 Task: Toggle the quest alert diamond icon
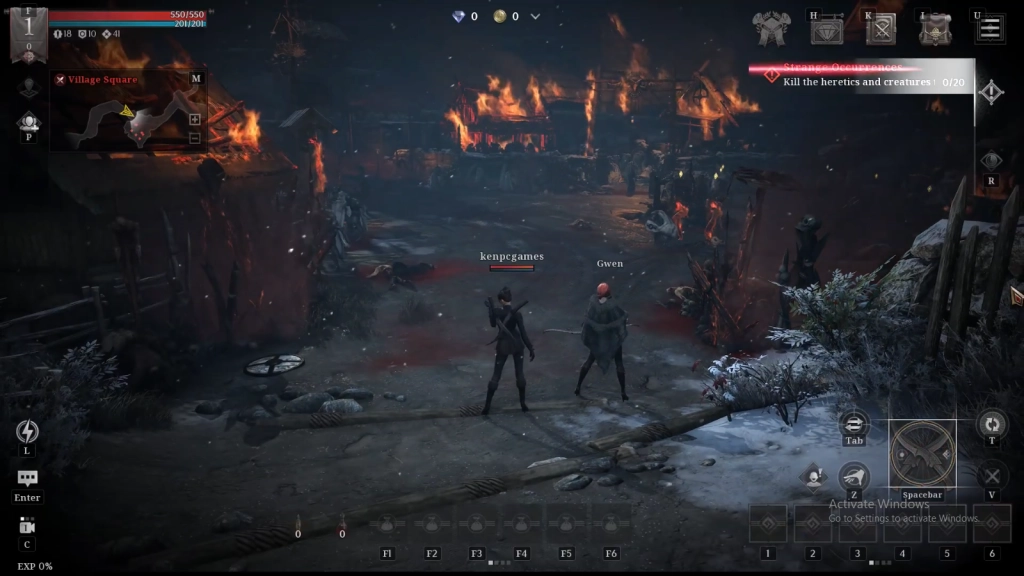pos(990,93)
